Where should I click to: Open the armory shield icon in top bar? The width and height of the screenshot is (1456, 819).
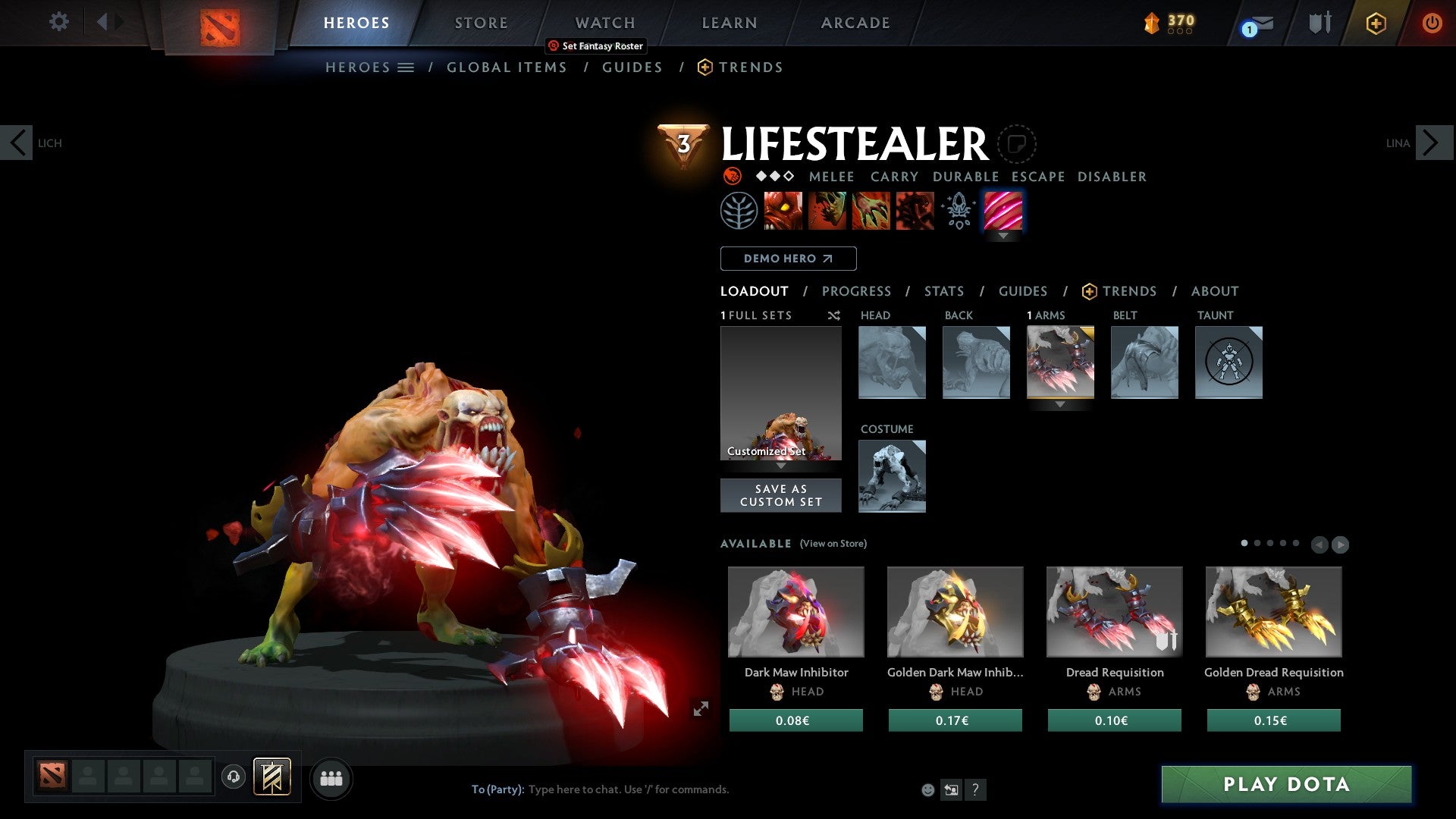click(1318, 23)
